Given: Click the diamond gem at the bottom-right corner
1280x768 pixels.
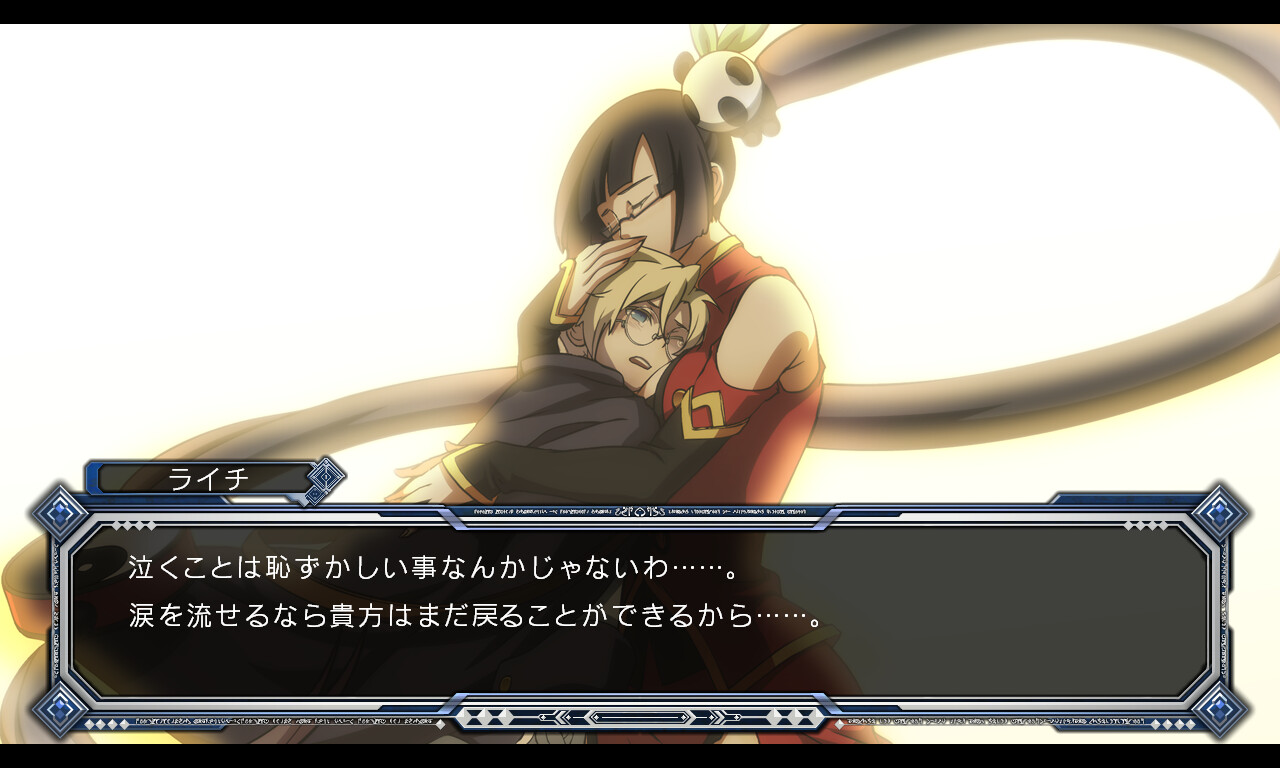Looking at the screenshot, I should pos(1222,709).
